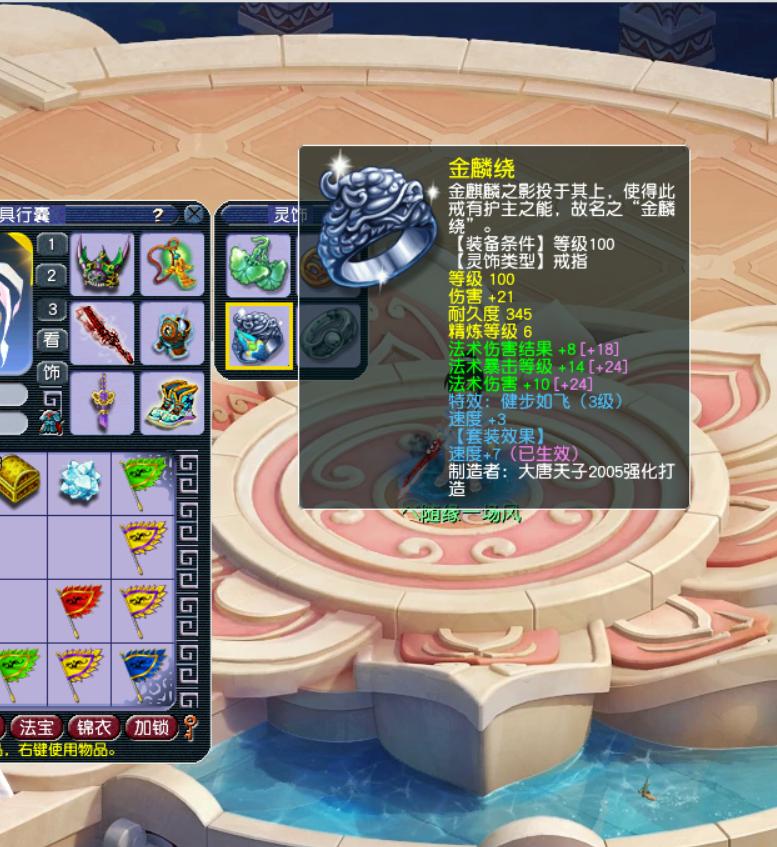Select the red blade weapon slot
Viewport: 777px width, 847px height.
(x=102, y=334)
